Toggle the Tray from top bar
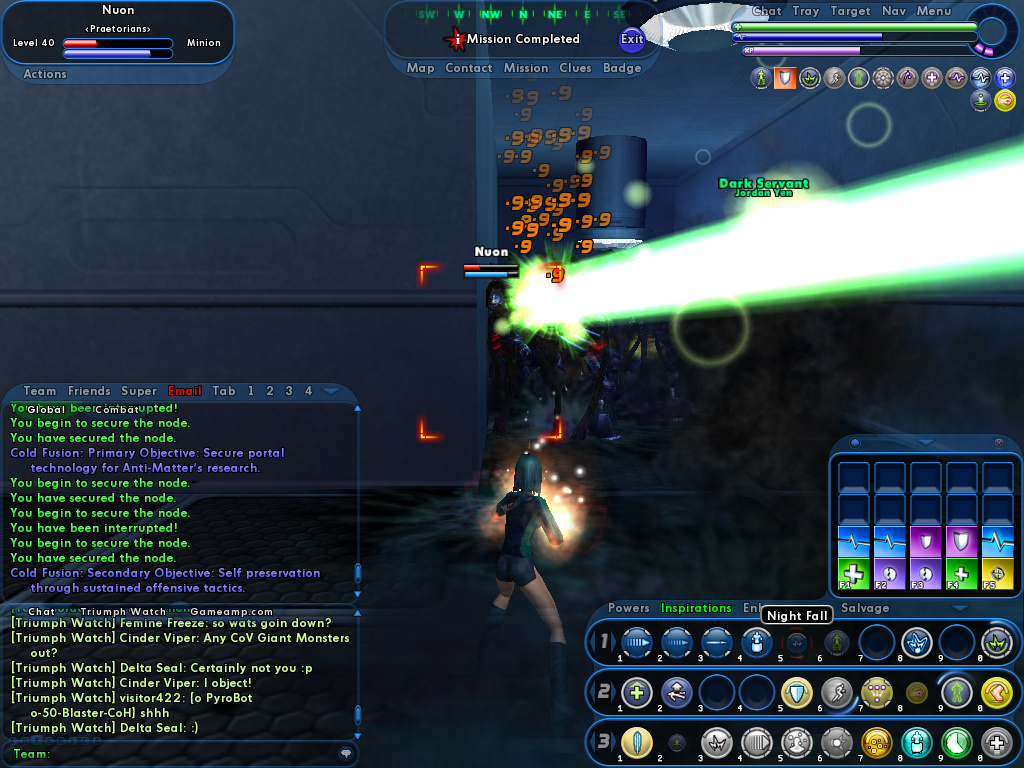This screenshot has height=768, width=1024. pyautogui.click(x=806, y=11)
